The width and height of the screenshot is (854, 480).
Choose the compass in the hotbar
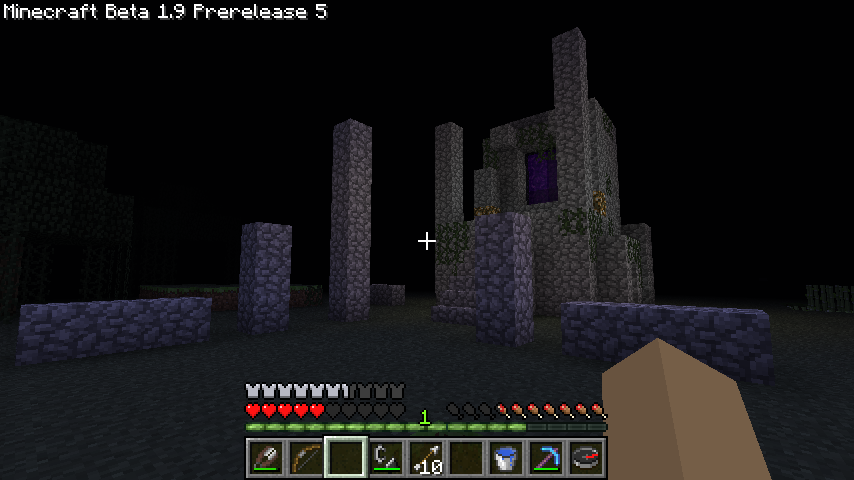point(586,458)
